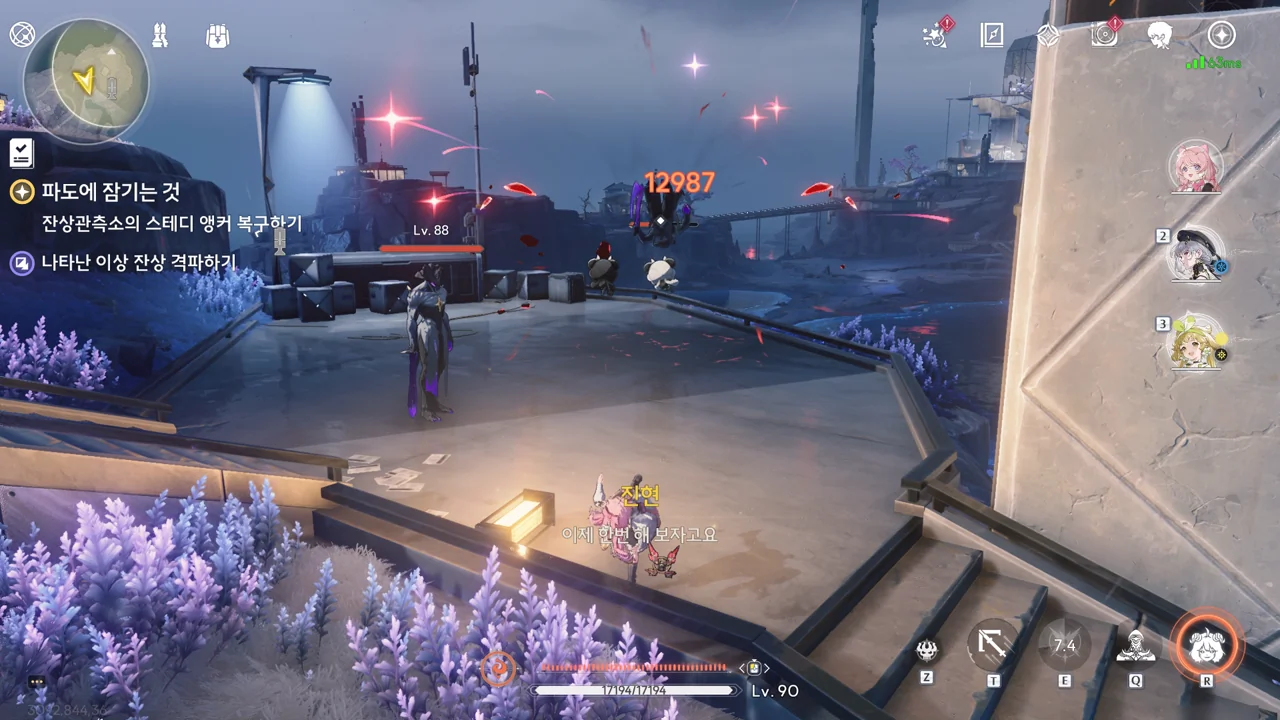This screenshot has height=720, width=1280.
Task: Open the circled star menu icon
Action: (1221, 36)
